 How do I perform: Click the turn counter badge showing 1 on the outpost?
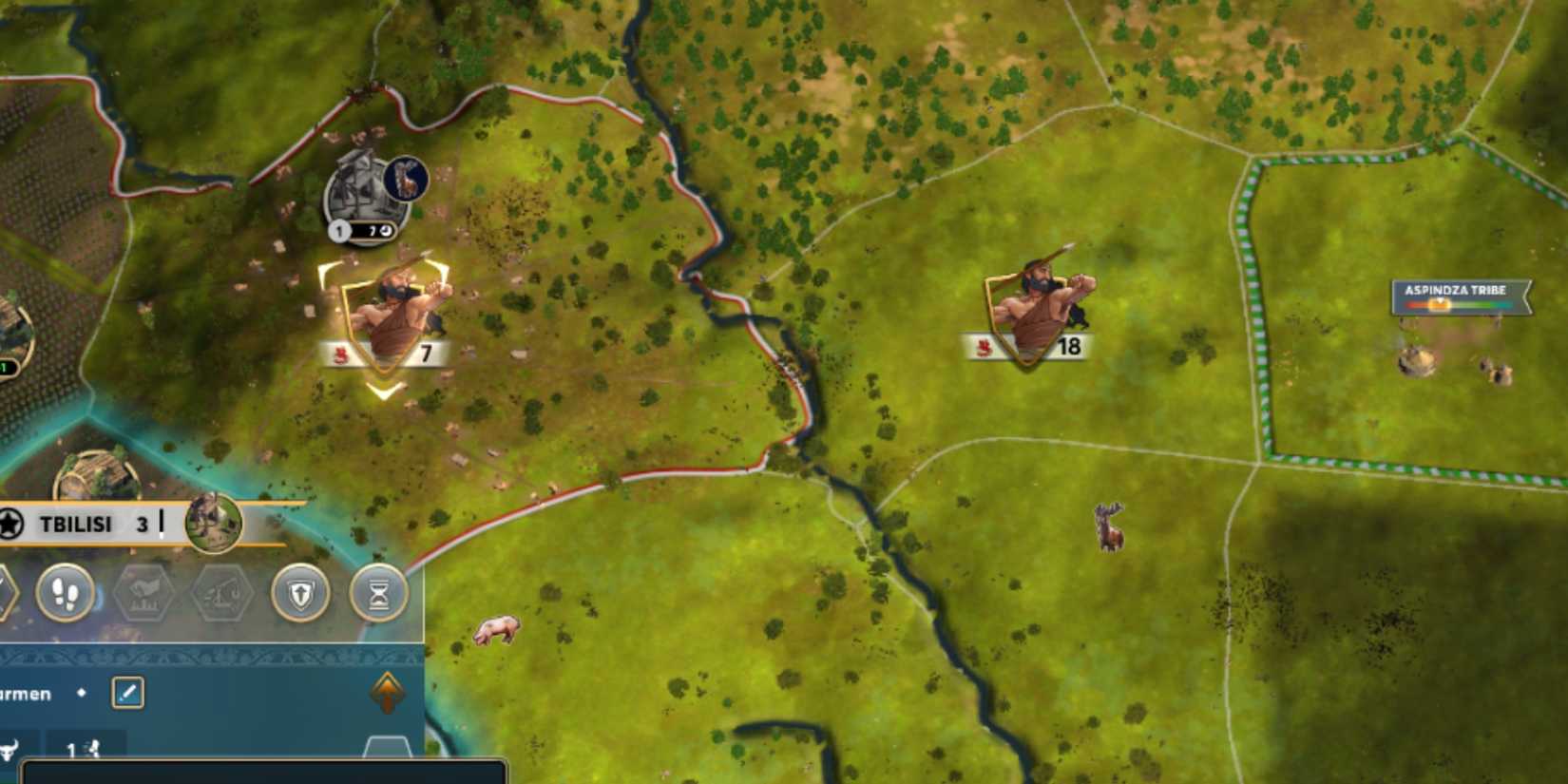pyautogui.click(x=340, y=229)
